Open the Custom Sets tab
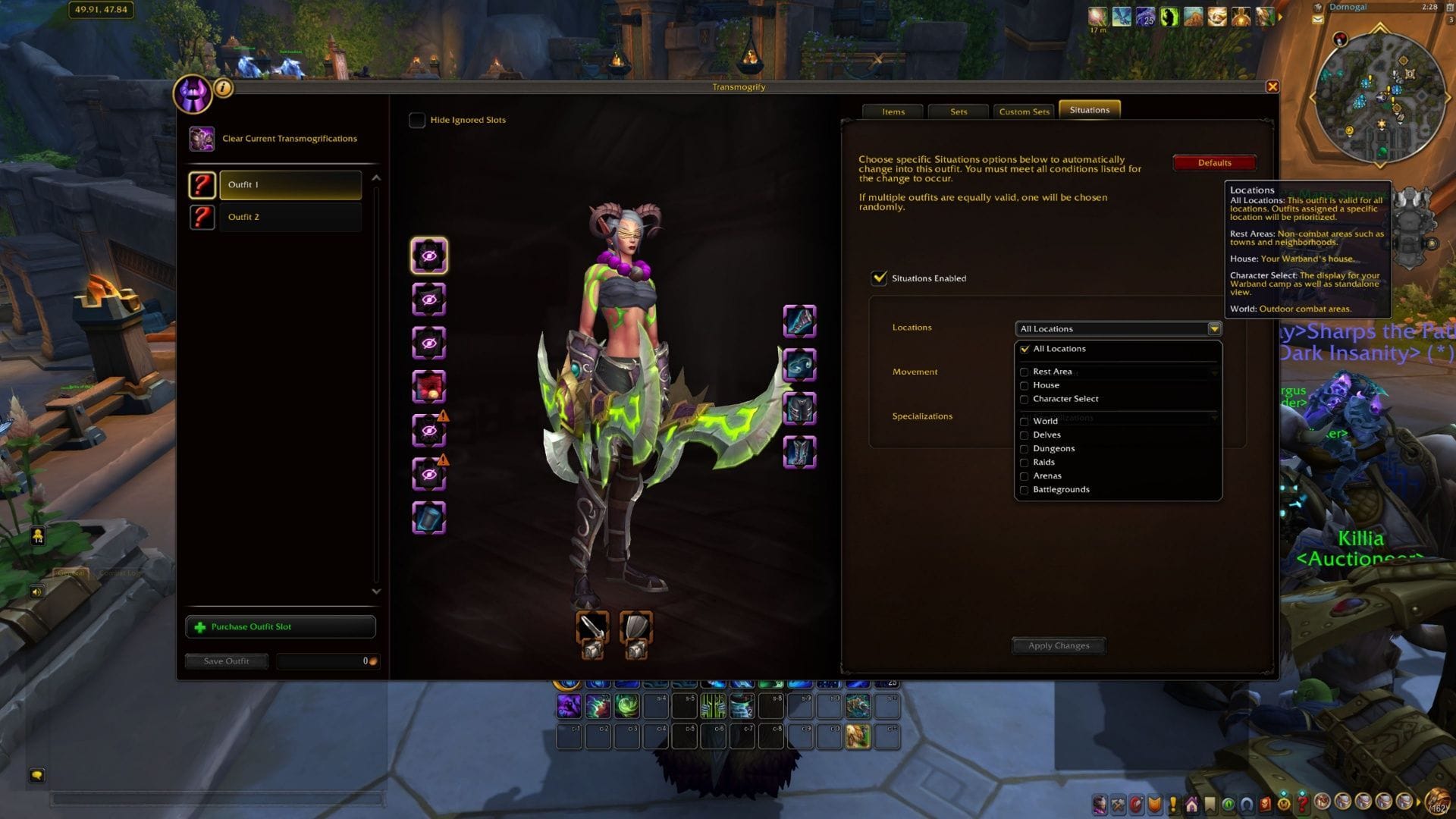Image resolution: width=1456 pixels, height=819 pixels. pyautogui.click(x=1024, y=111)
